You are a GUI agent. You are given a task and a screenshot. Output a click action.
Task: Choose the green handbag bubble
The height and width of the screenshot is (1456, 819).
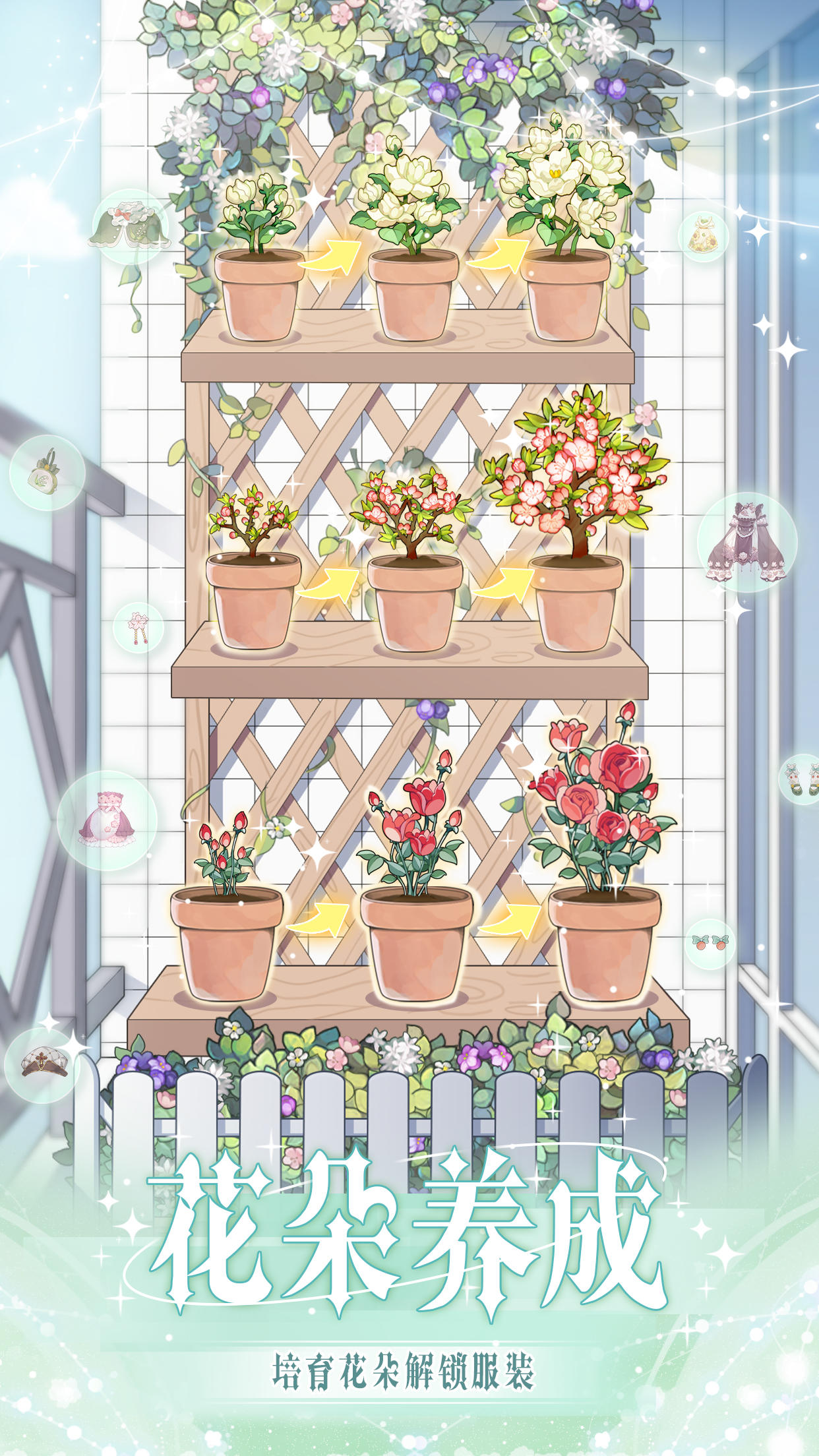point(47,472)
